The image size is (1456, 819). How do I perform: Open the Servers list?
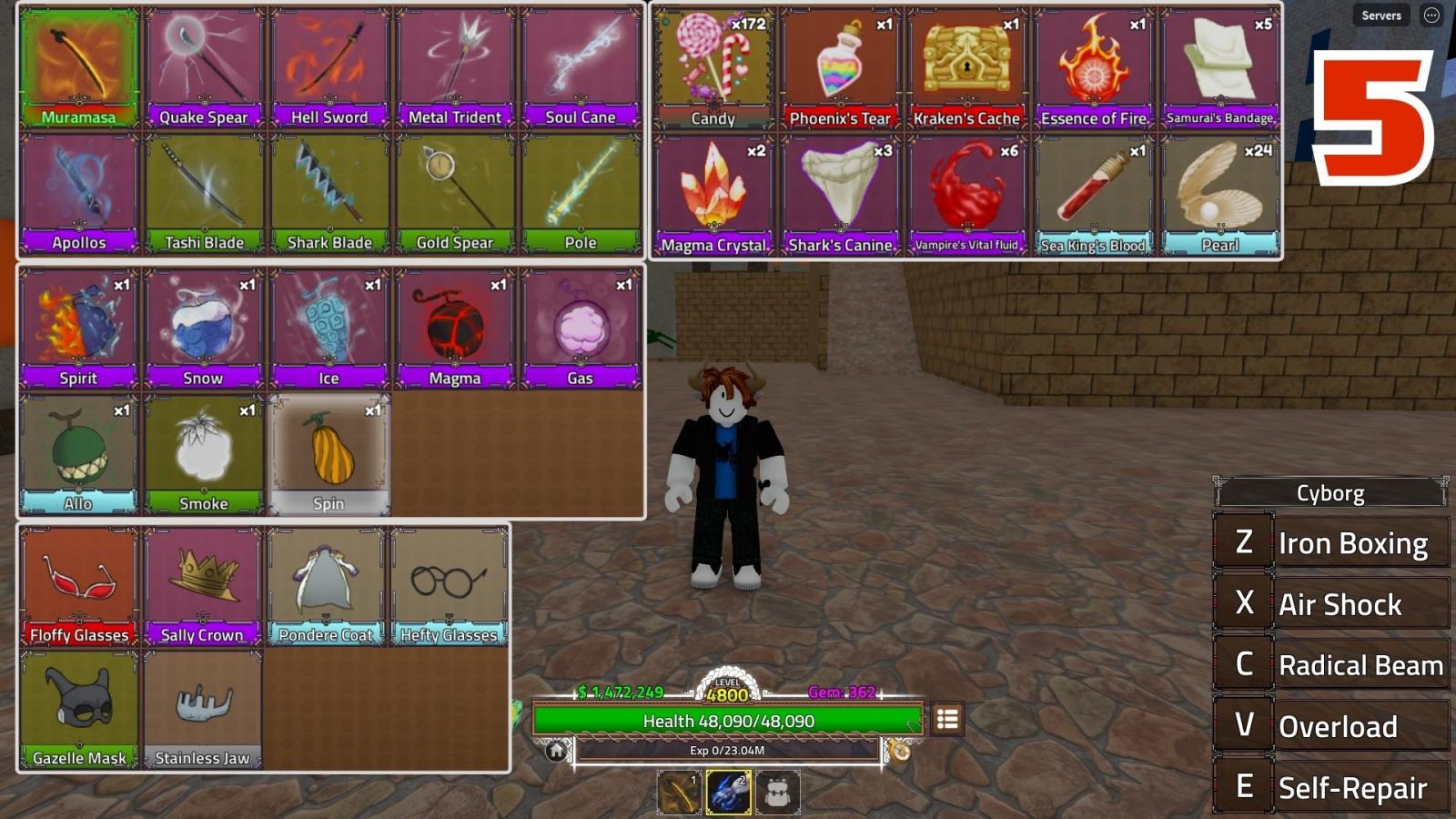click(1380, 15)
